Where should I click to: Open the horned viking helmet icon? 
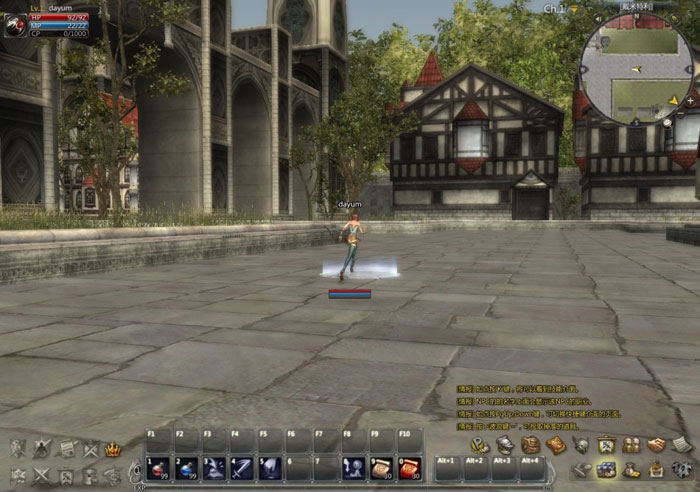(581, 445)
